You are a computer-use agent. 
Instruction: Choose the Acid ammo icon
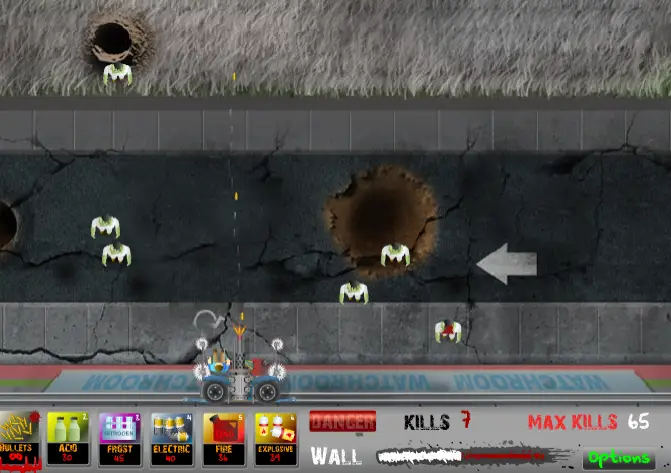pyautogui.click(x=68, y=439)
